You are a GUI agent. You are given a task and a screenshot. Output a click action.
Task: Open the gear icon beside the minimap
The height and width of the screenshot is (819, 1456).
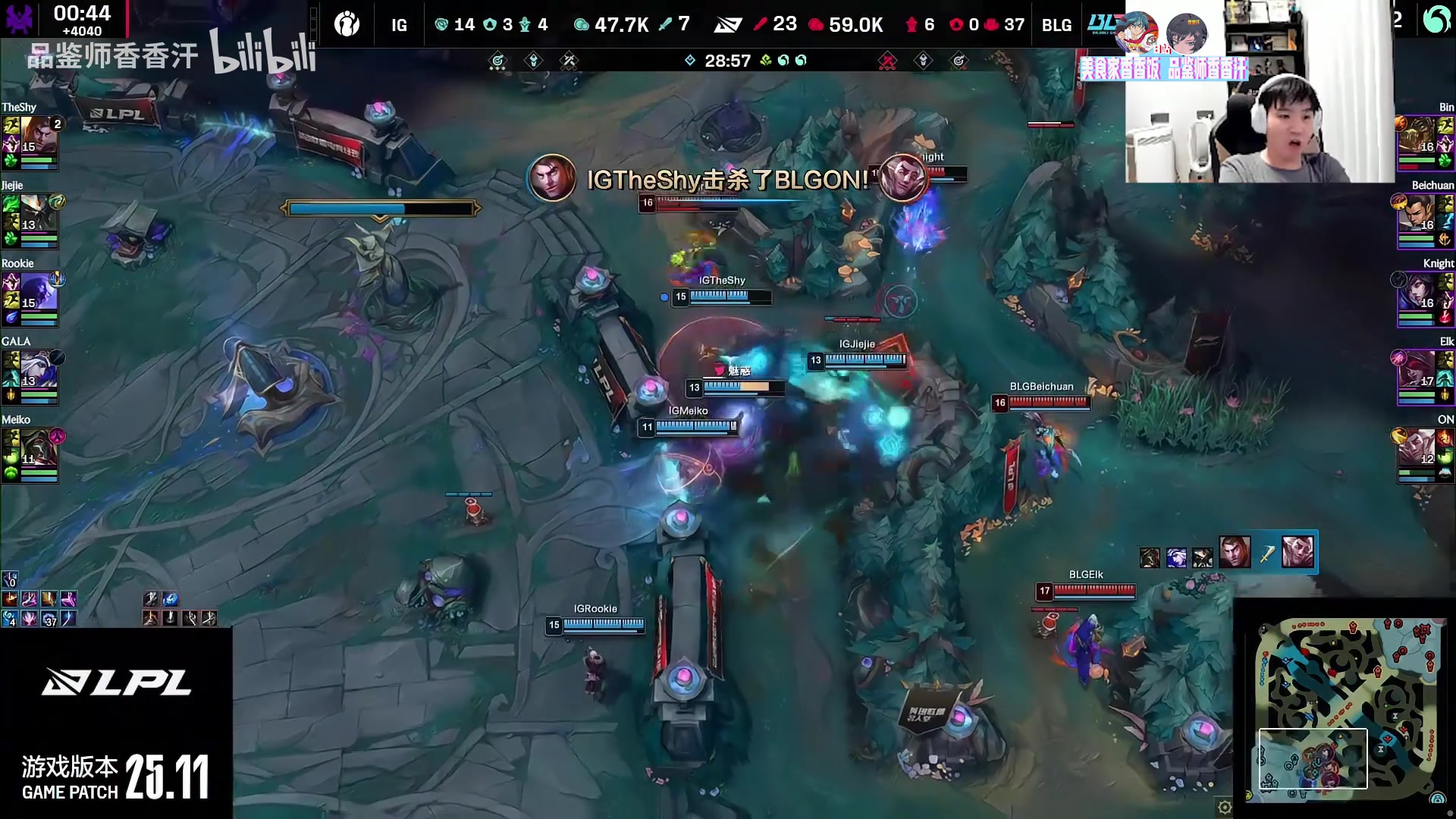point(1225,807)
